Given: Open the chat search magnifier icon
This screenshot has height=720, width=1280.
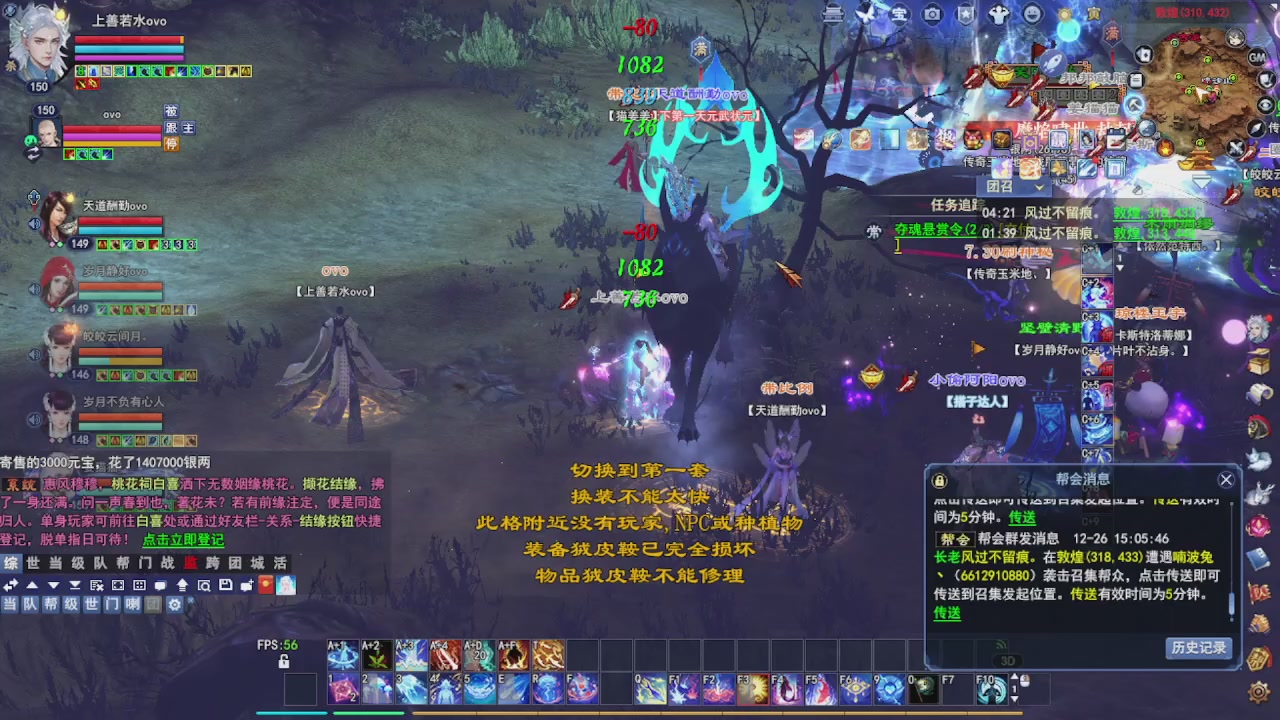Looking at the screenshot, I should [205, 585].
